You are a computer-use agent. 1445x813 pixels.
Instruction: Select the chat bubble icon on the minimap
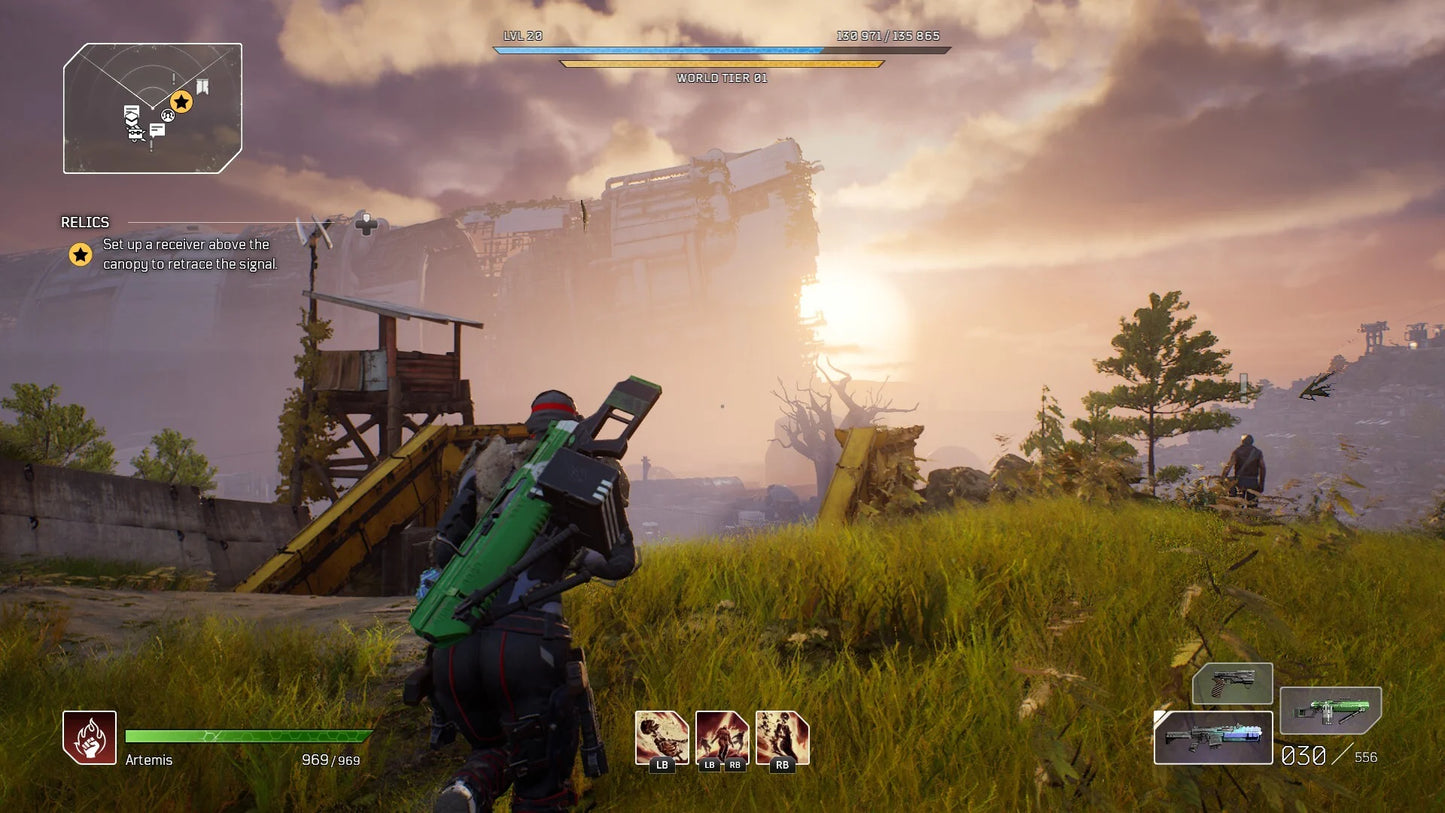[157, 130]
